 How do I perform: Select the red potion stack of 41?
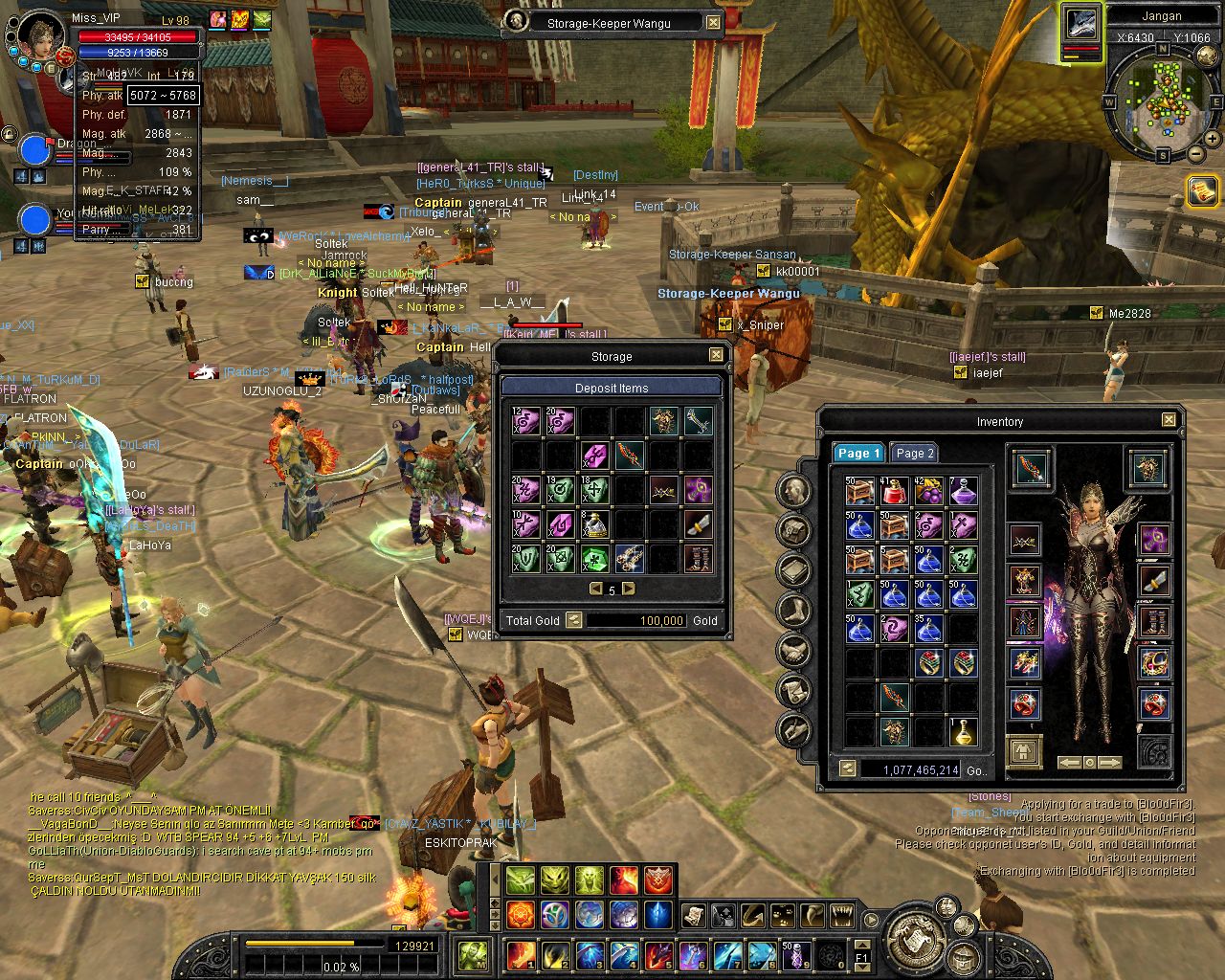(894, 491)
